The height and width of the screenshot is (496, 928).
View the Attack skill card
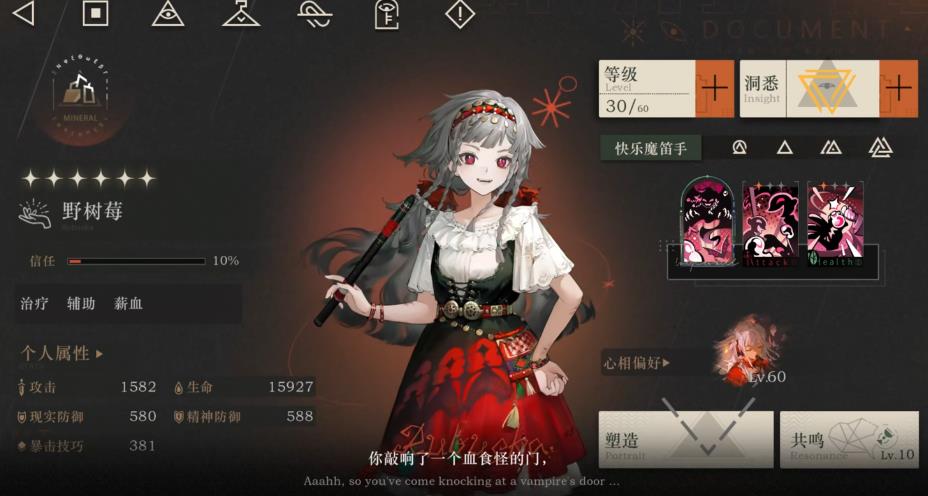click(x=771, y=222)
